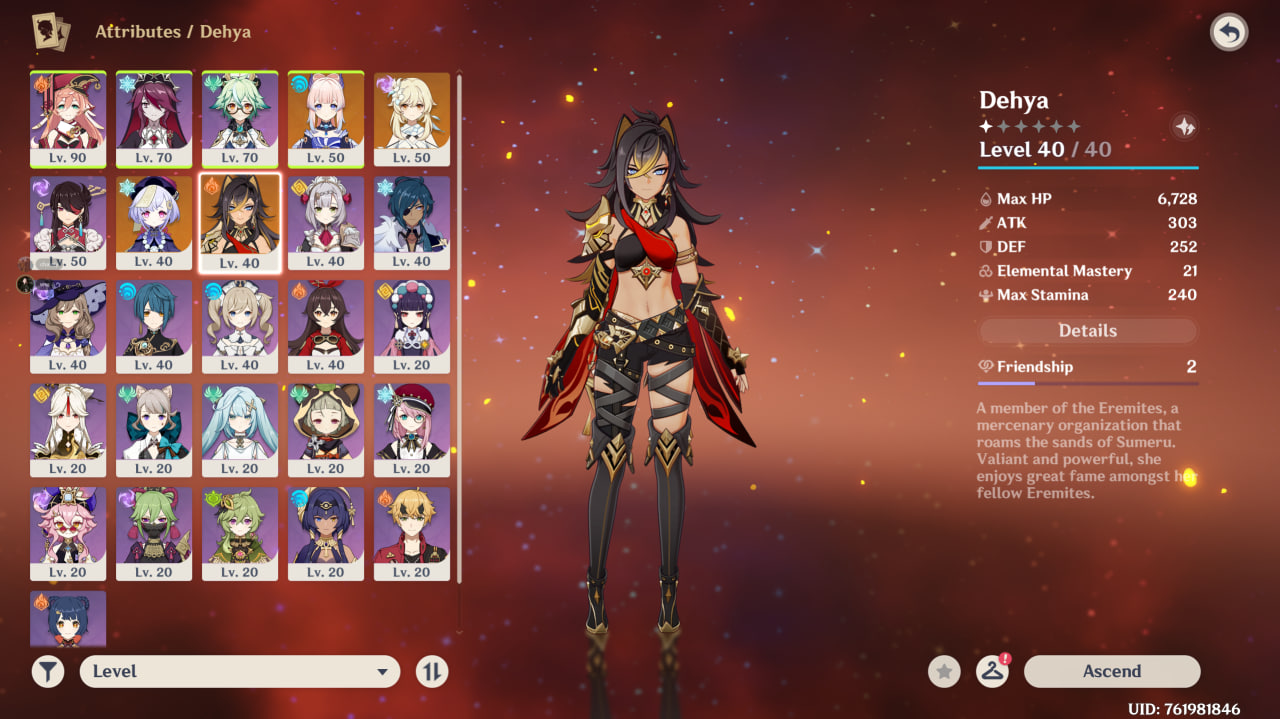Toggle the sort order arrows button

(x=432, y=671)
